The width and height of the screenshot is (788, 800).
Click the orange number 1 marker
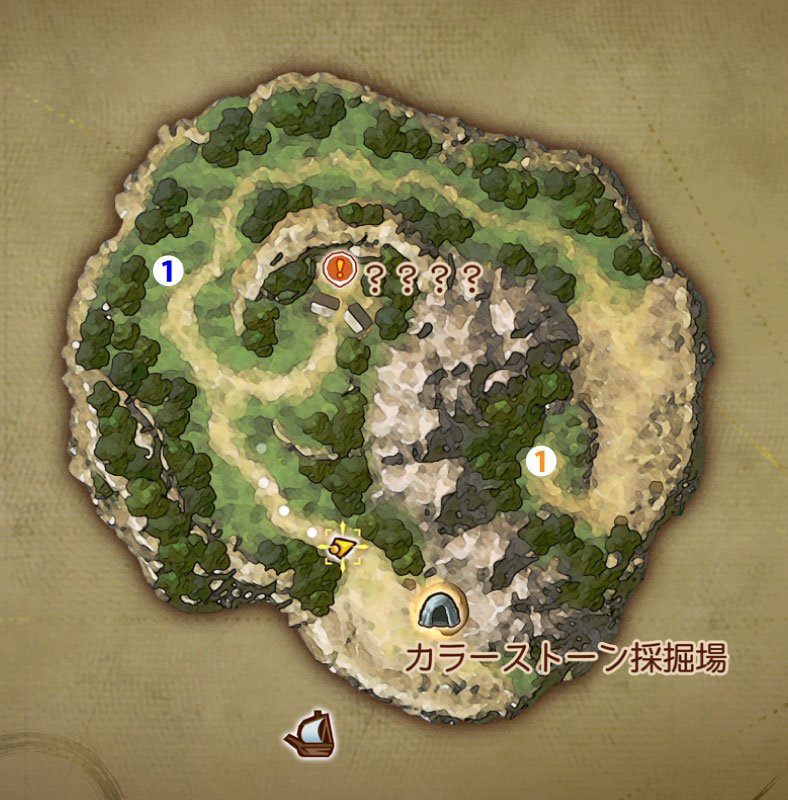(x=540, y=461)
